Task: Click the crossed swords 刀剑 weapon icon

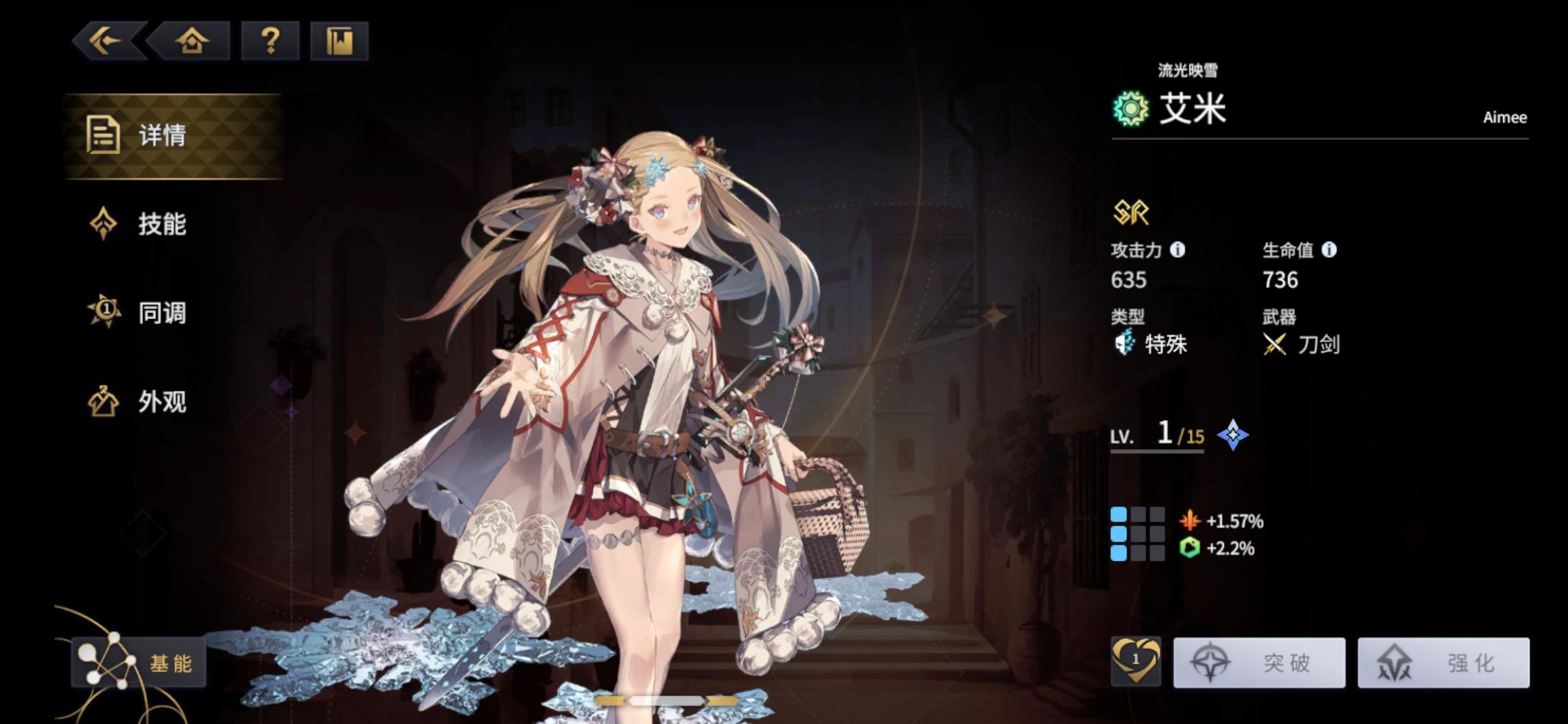Action: click(1275, 345)
